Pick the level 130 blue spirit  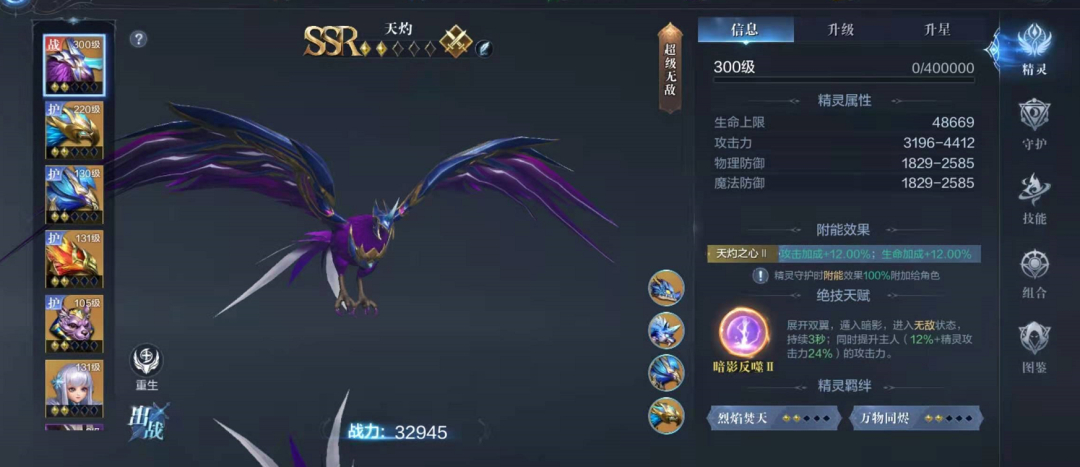74,195
